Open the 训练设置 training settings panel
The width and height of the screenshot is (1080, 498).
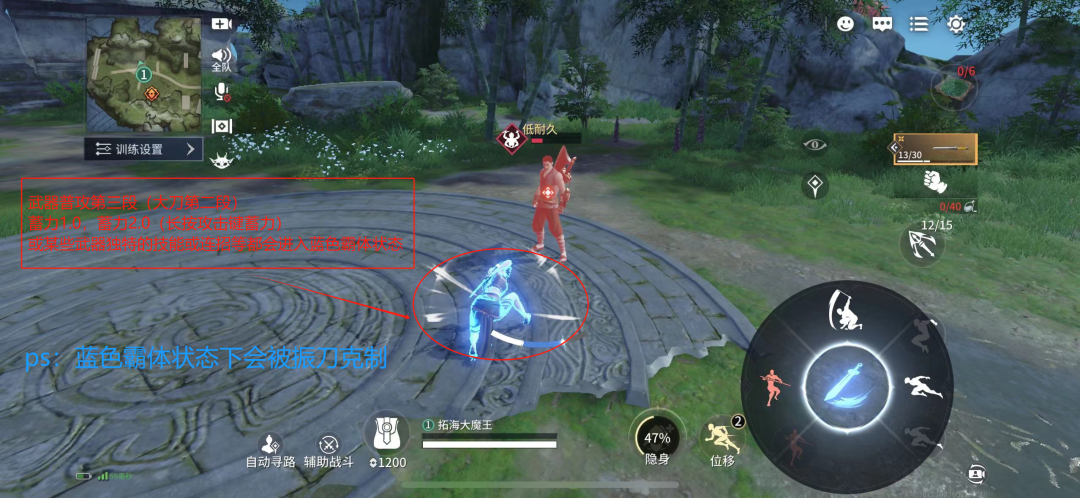tap(145, 149)
